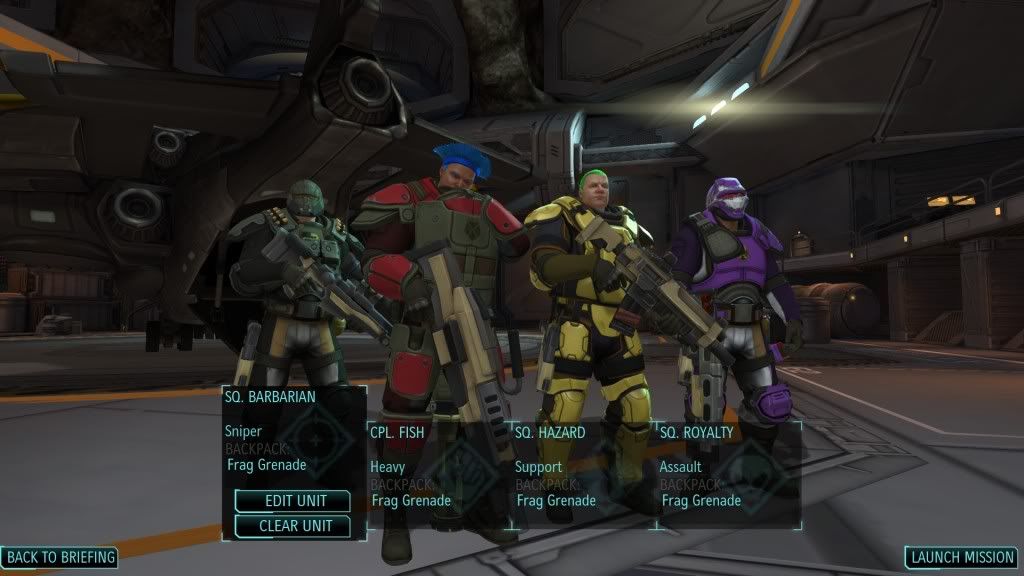
Task: Launch the mission
Action: [962, 557]
